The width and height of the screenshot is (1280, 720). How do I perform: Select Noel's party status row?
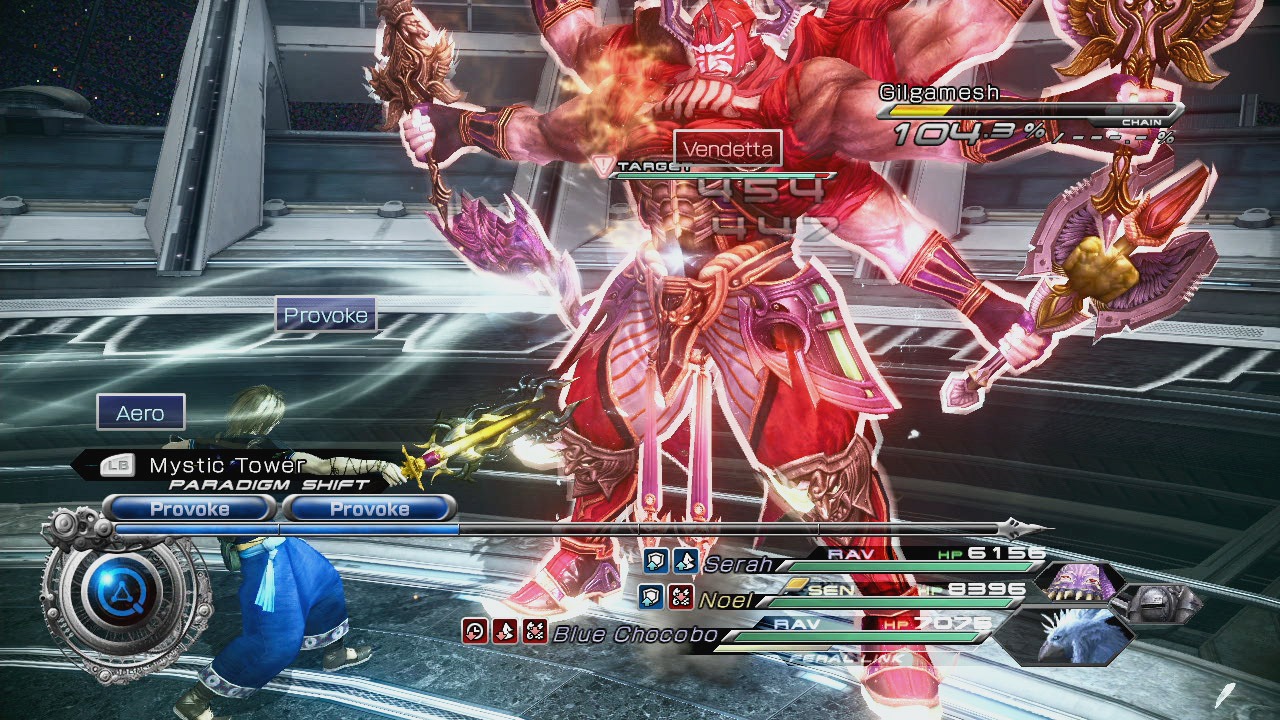click(726, 600)
